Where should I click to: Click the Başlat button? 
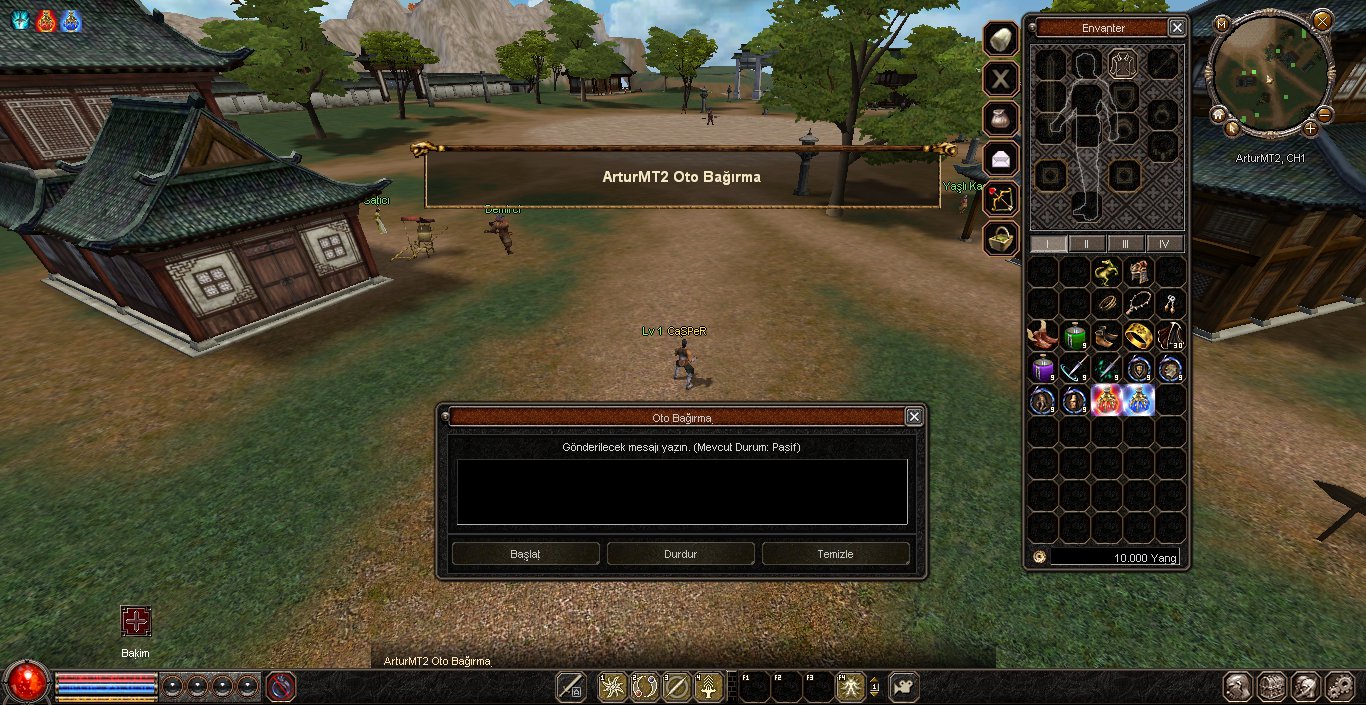pyautogui.click(x=525, y=554)
